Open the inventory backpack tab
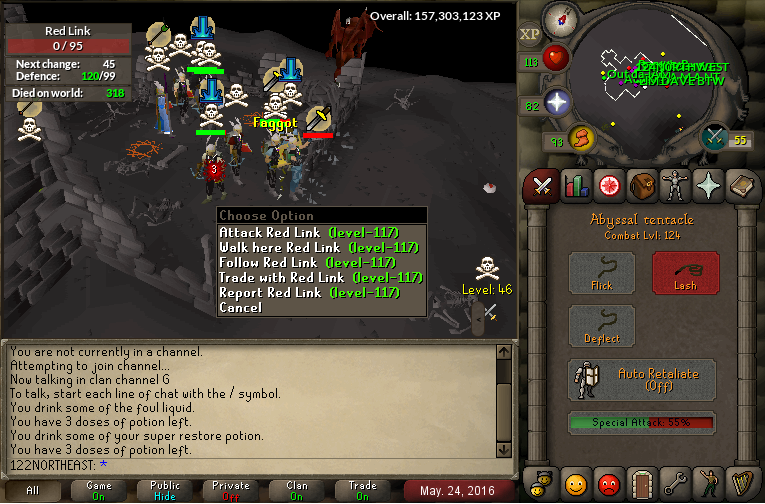The width and height of the screenshot is (765, 504). (641, 185)
